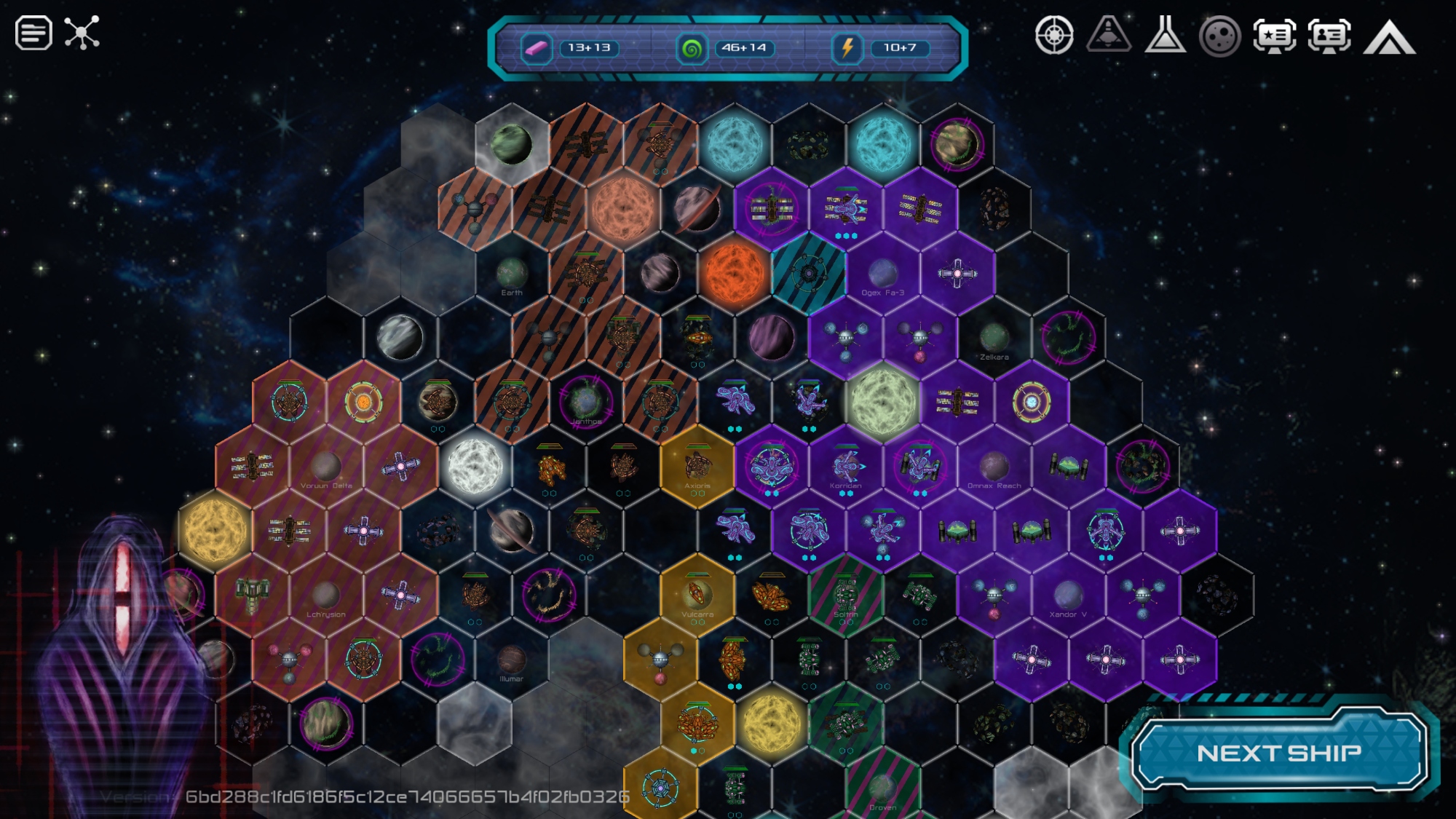Open the connected-nodes network icon

click(82, 33)
